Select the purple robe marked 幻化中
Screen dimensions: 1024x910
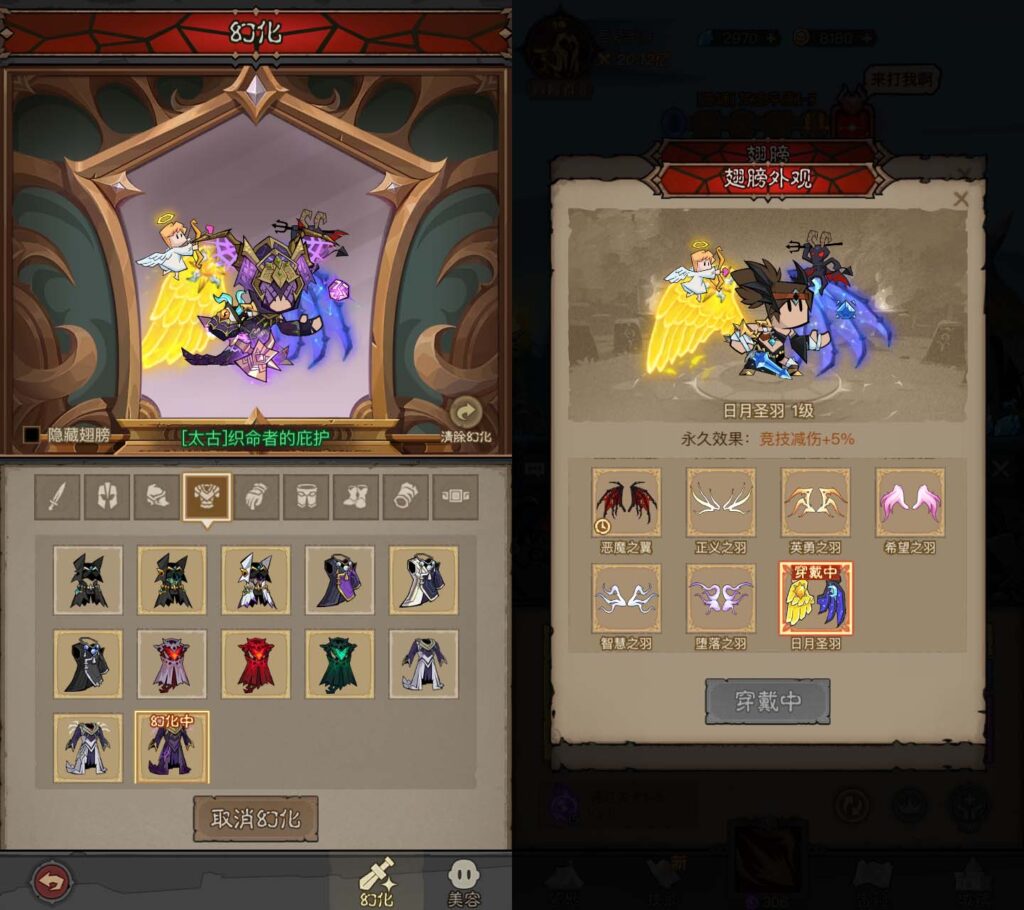pos(172,748)
